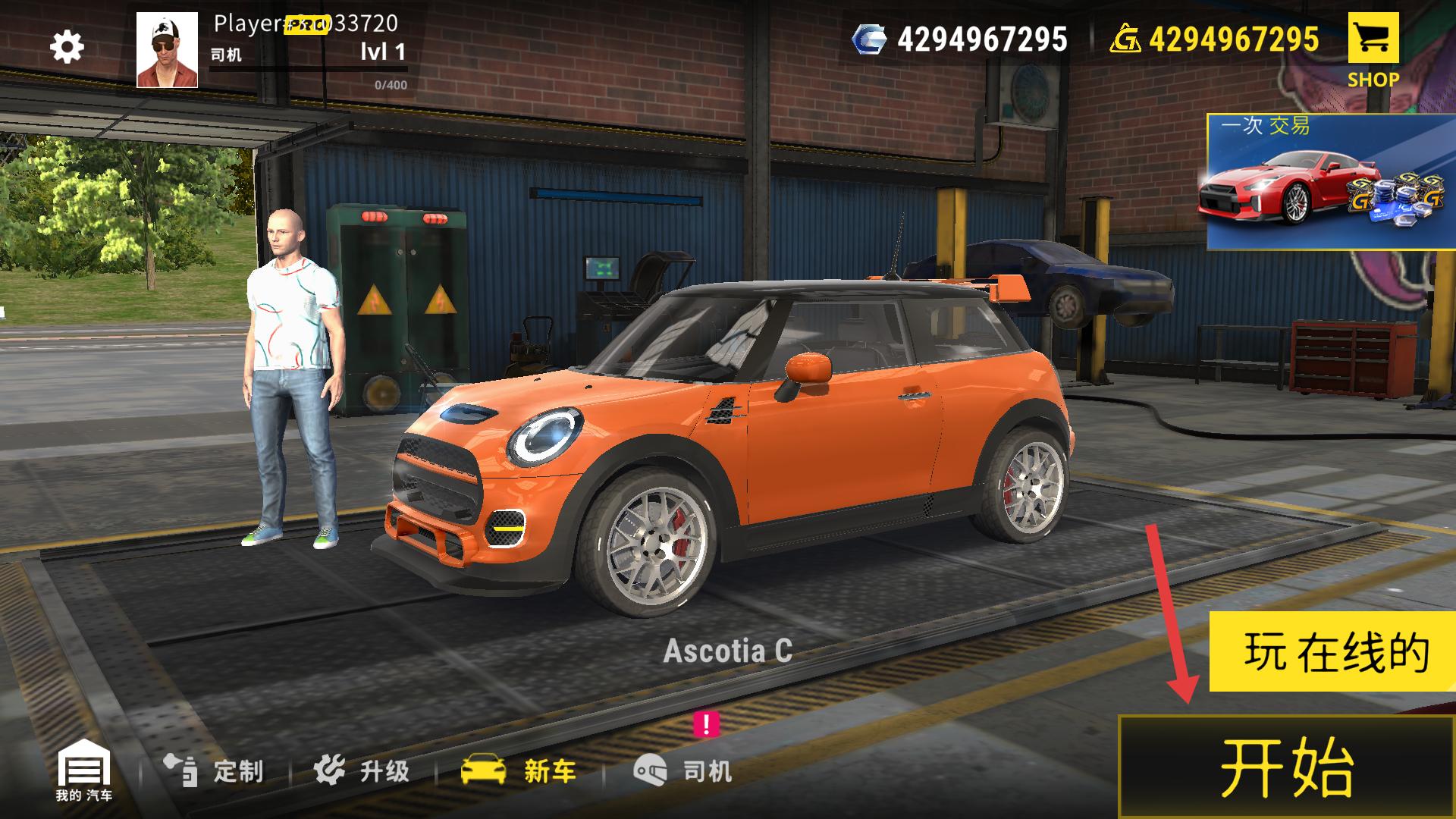Image resolution: width=1456 pixels, height=819 pixels.
Task: Select the 新车 new cars tab
Action: point(519,771)
